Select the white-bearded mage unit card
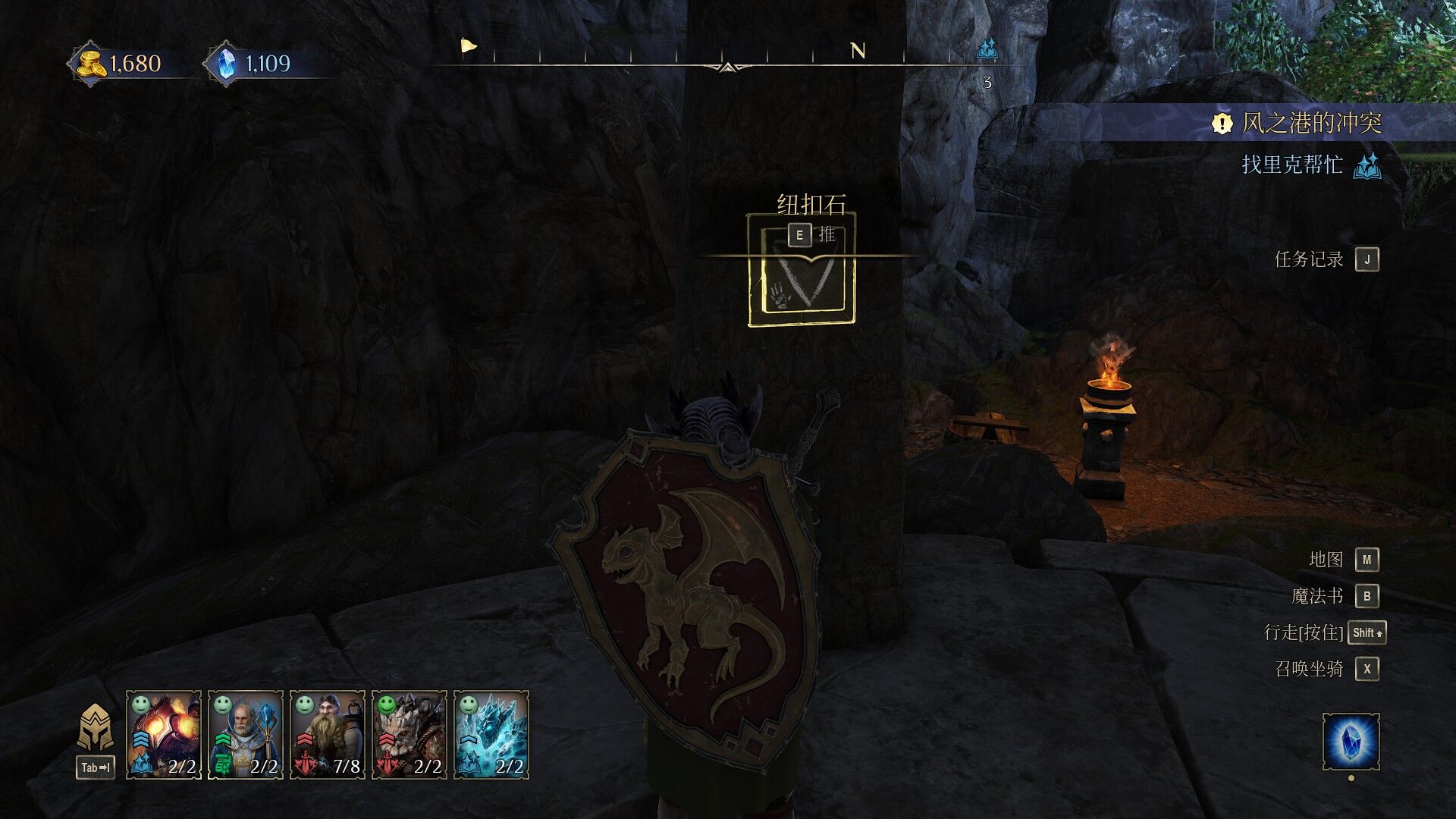 246,734
